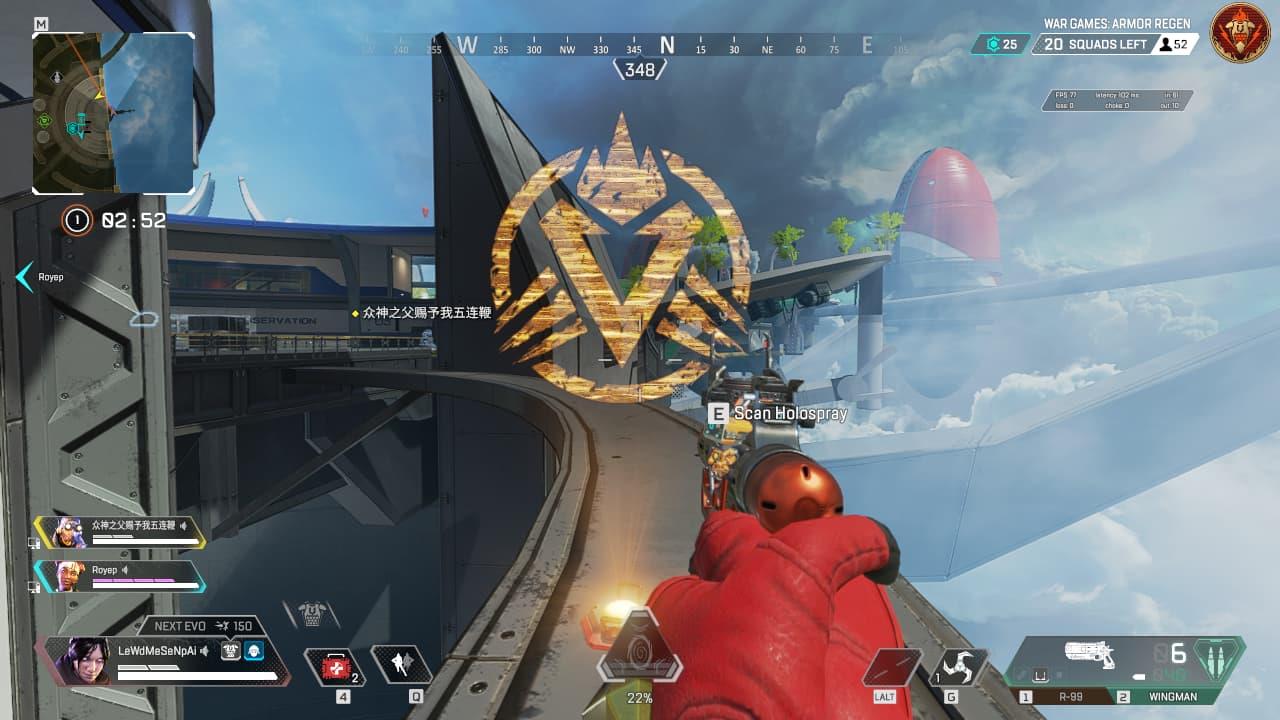Open the ranked badge emblem
Screen dimensions: 1280x720
(1240, 34)
